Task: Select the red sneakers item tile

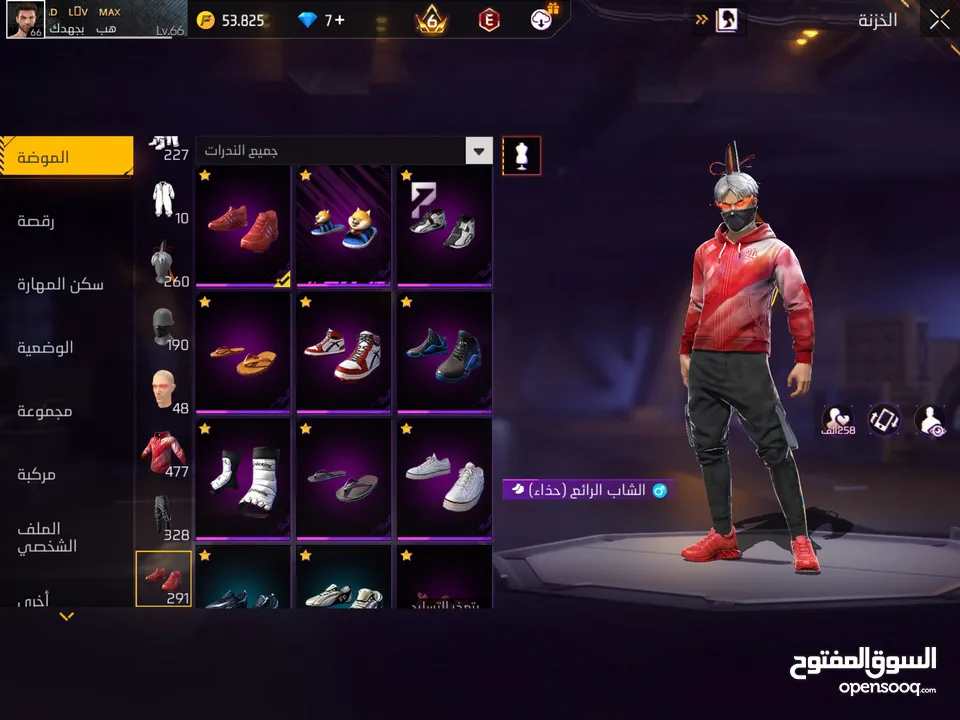Action: [243, 226]
